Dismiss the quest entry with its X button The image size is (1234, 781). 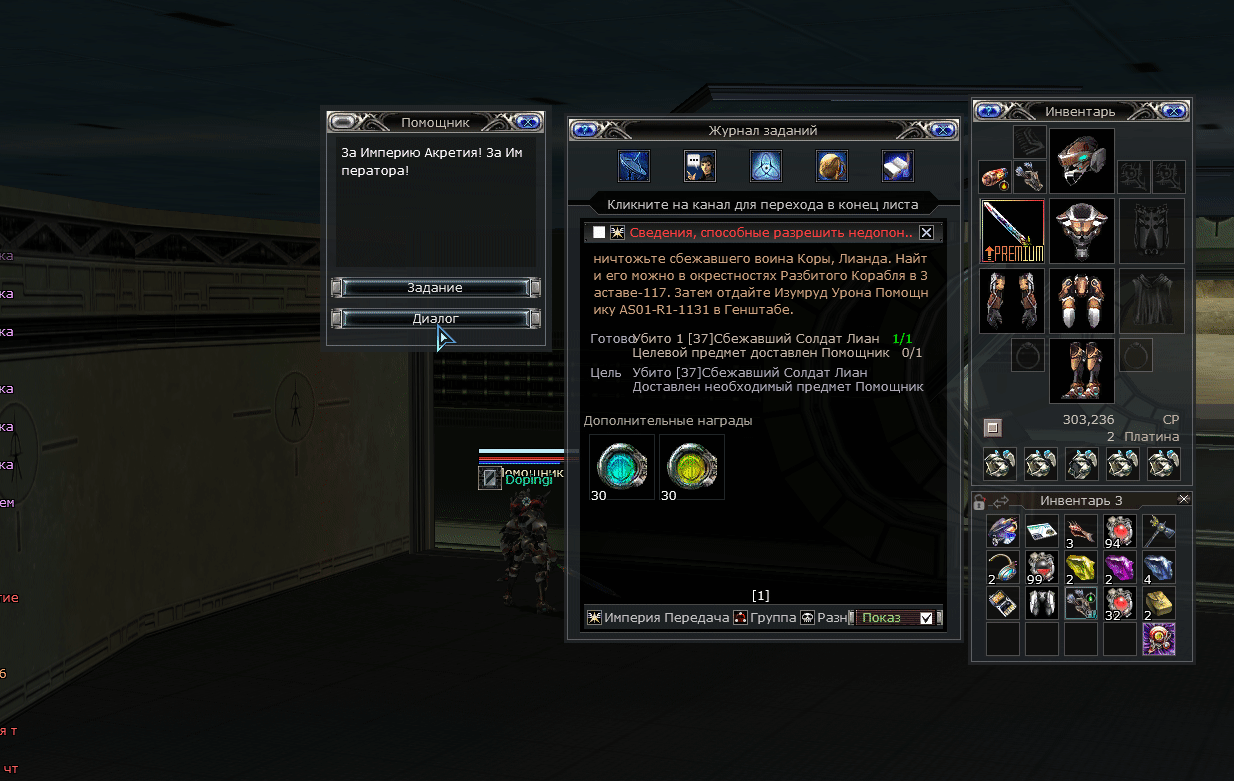click(926, 233)
